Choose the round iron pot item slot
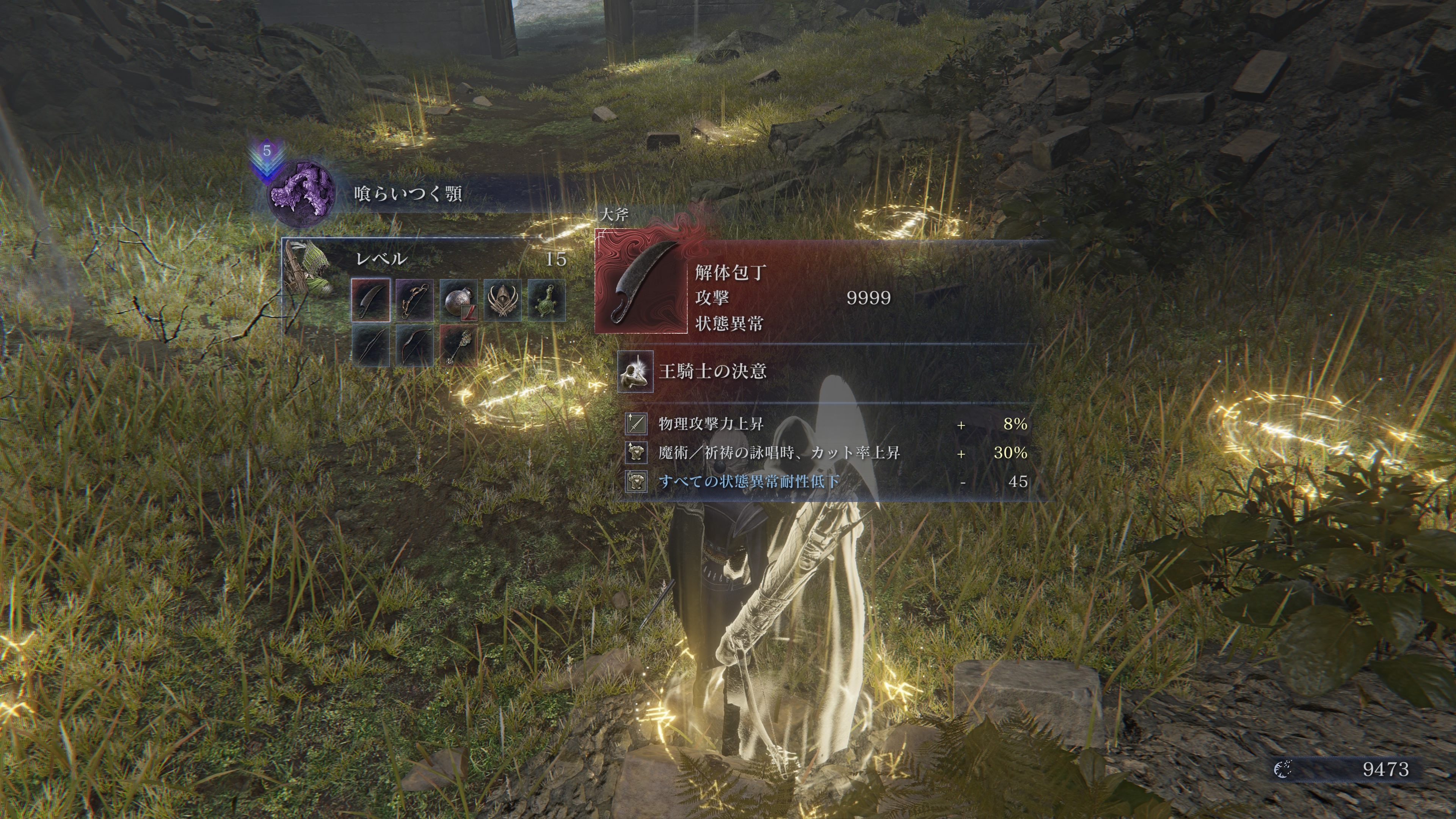Image resolution: width=1456 pixels, height=819 pixels. [458, 300]
